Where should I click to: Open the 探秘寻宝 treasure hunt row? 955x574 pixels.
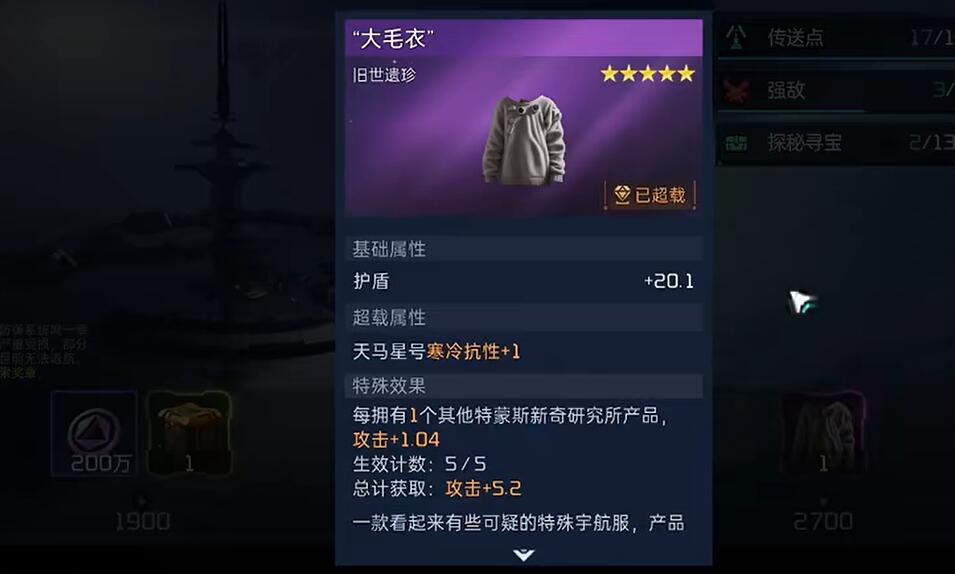tap(835, 143)
